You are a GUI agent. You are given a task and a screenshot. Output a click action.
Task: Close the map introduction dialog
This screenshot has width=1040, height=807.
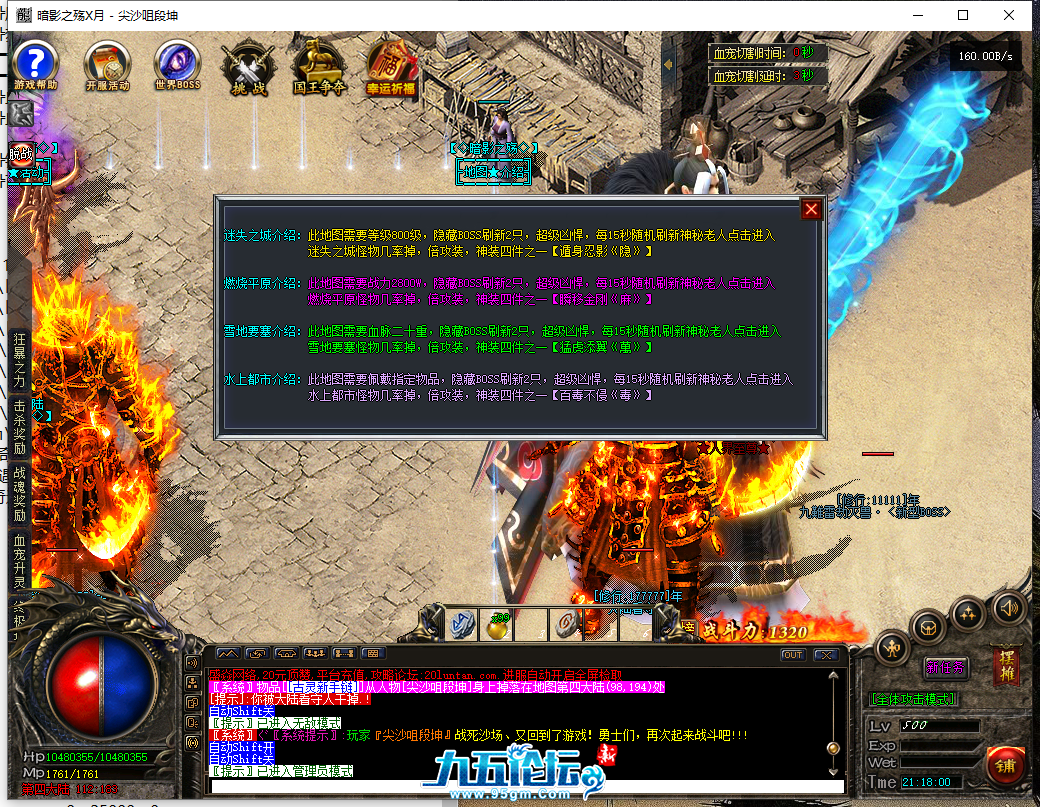coord(812,209)
